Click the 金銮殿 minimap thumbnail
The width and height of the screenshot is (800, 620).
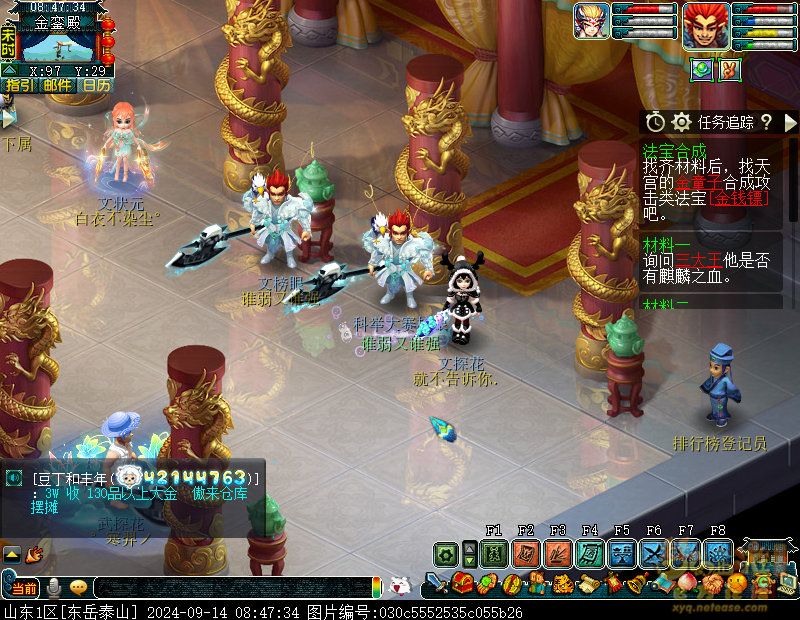pos(58,45)
